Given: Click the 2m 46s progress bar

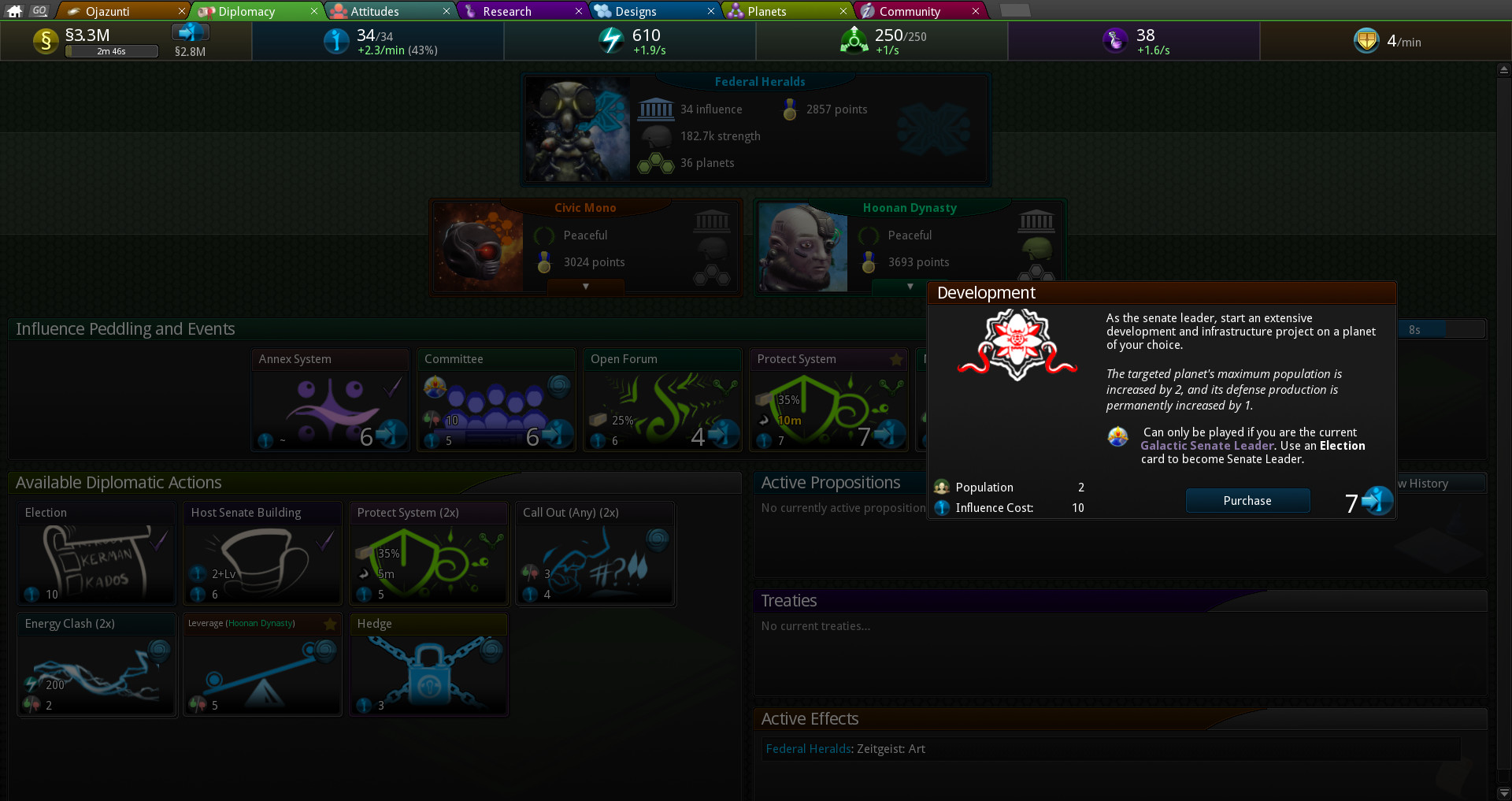Looking at the screenshot, I should coord(111,51).
